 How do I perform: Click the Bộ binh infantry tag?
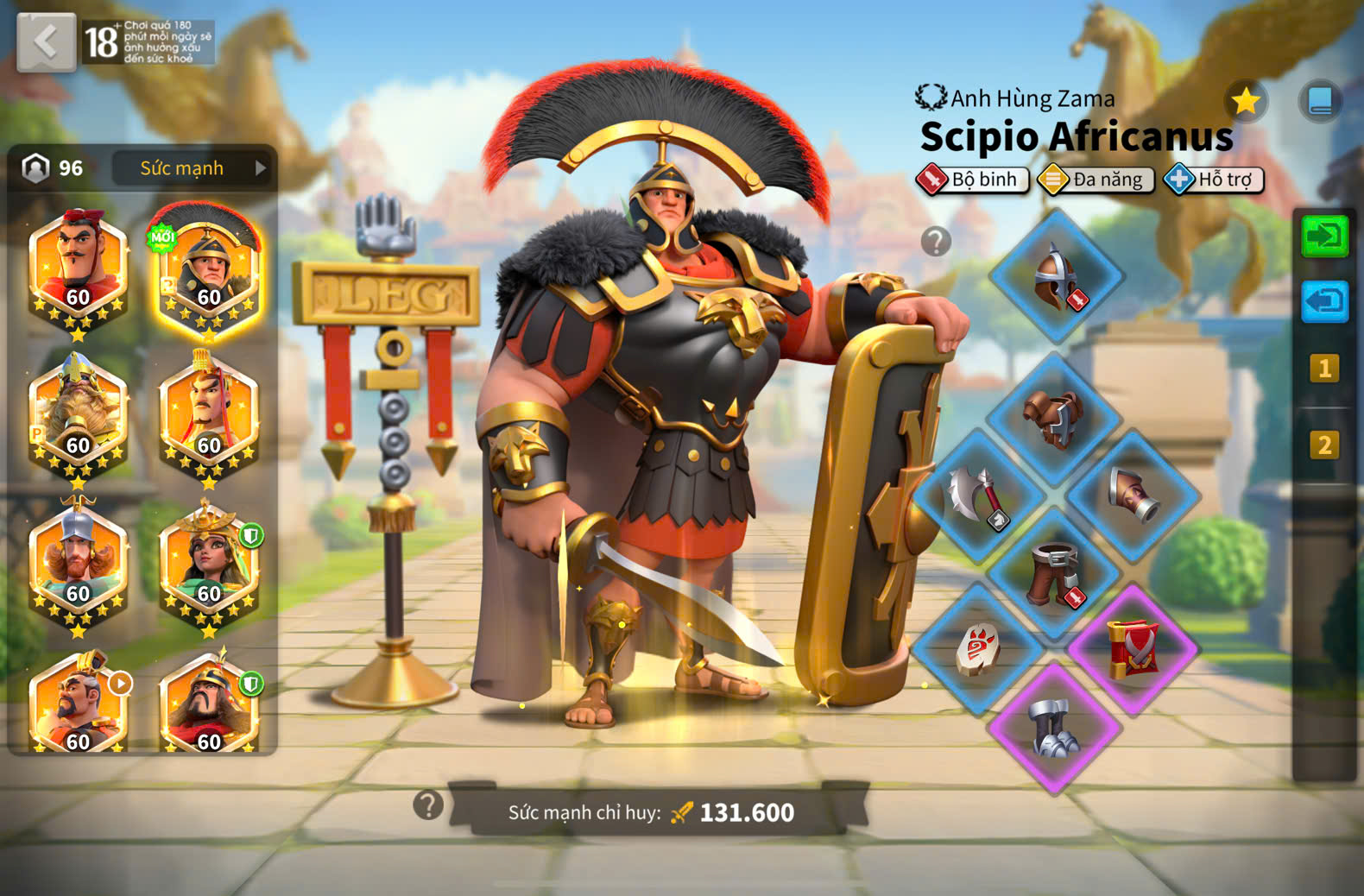(x=973, y=180)
